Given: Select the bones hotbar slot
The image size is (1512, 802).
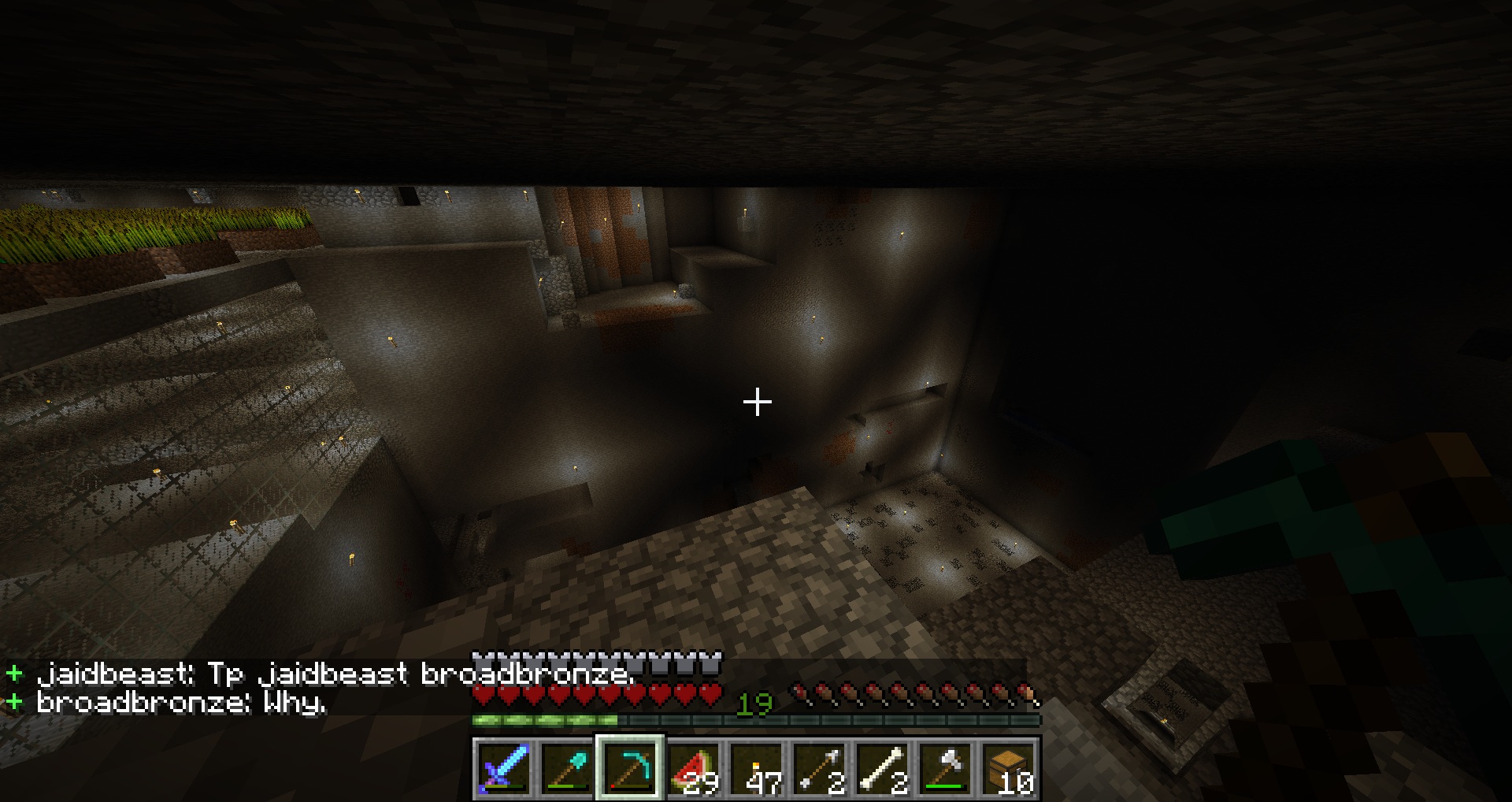Looking at the screenshot, I should tap(882, 767).
